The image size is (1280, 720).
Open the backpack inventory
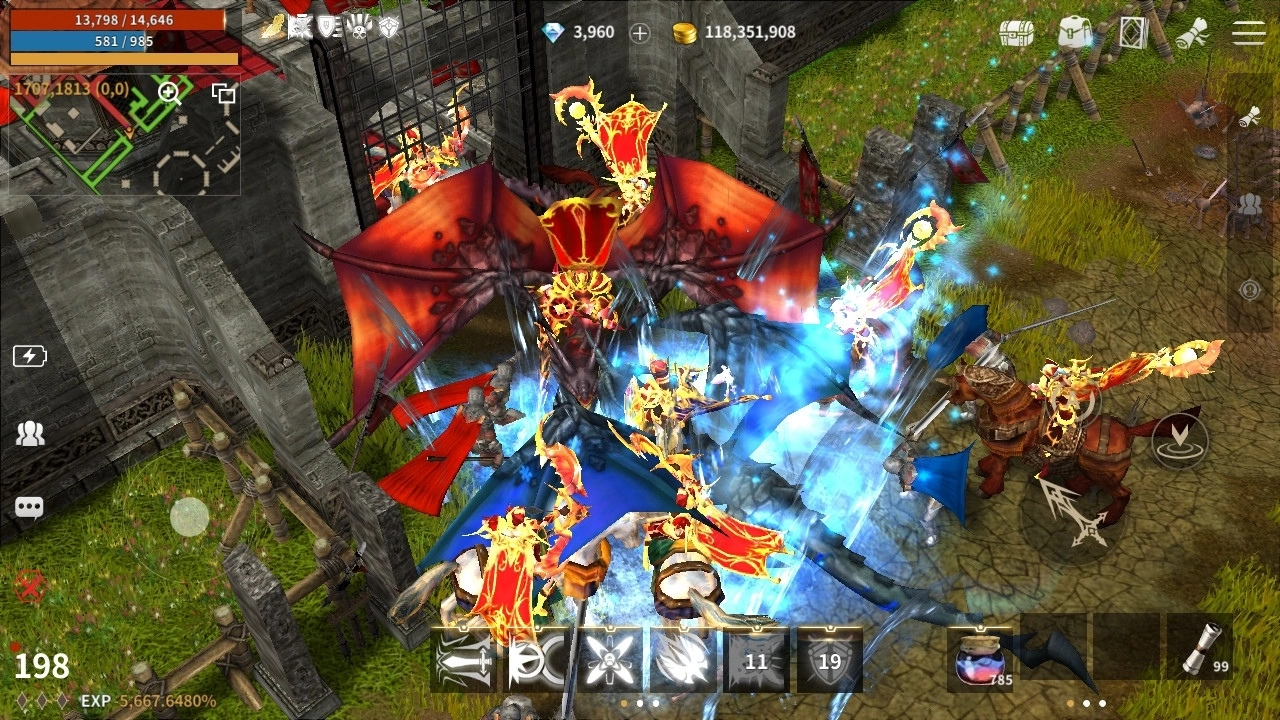(x=1074, y=32)
